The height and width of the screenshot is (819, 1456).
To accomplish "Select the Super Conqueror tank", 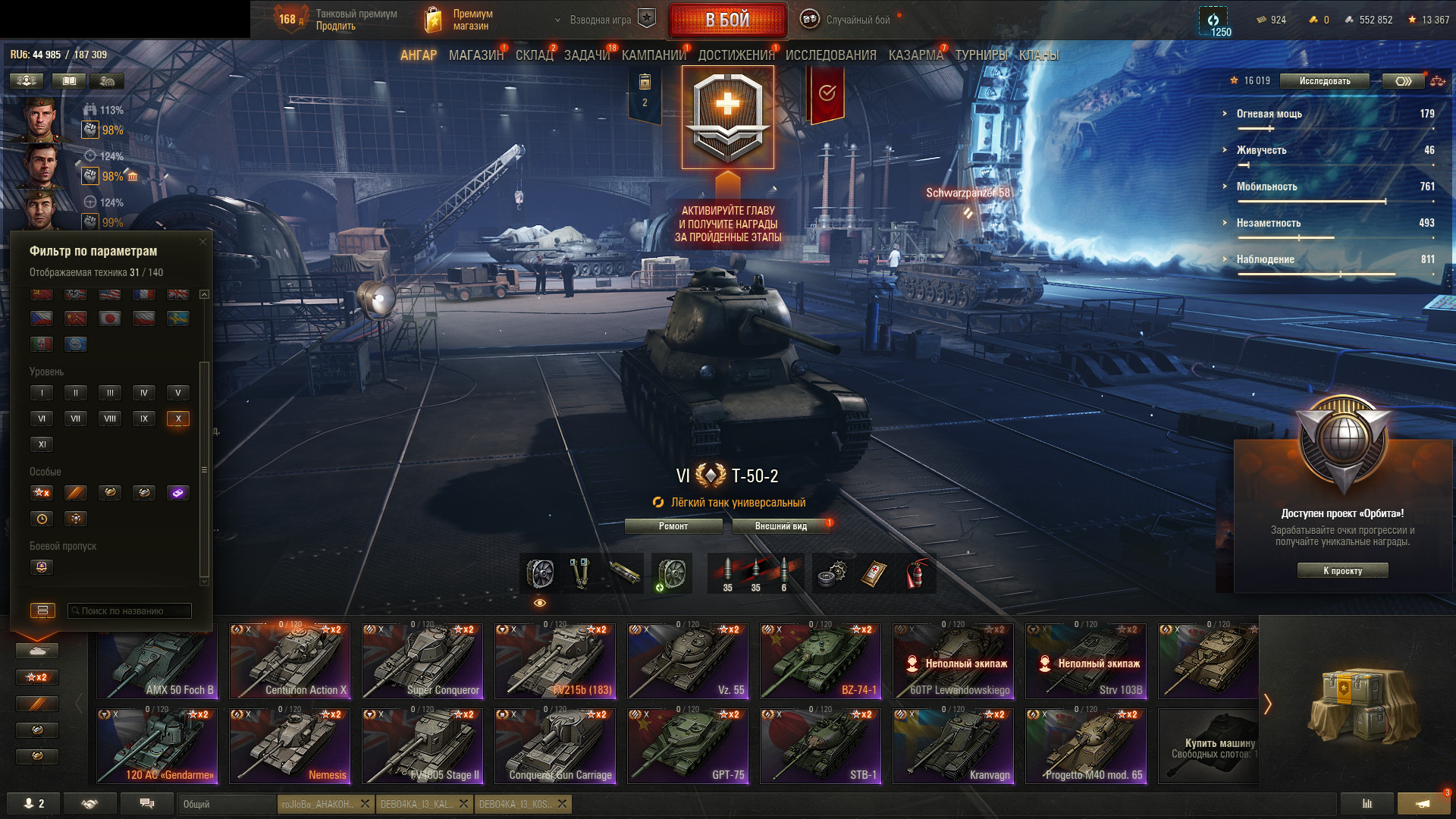I will [x=422, y=661].
